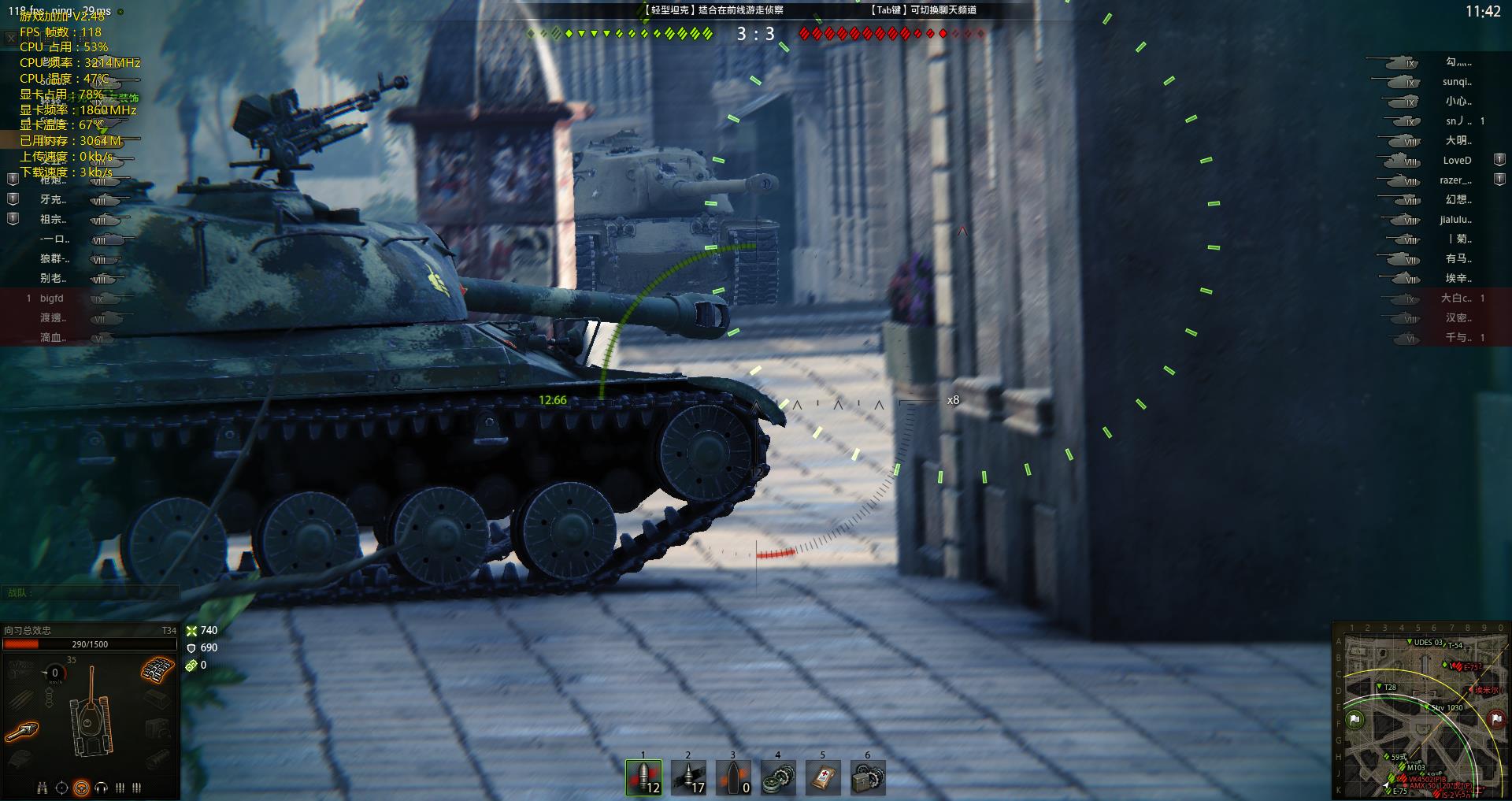
Task: Use the first aid kit consumable
Action: 823,777
